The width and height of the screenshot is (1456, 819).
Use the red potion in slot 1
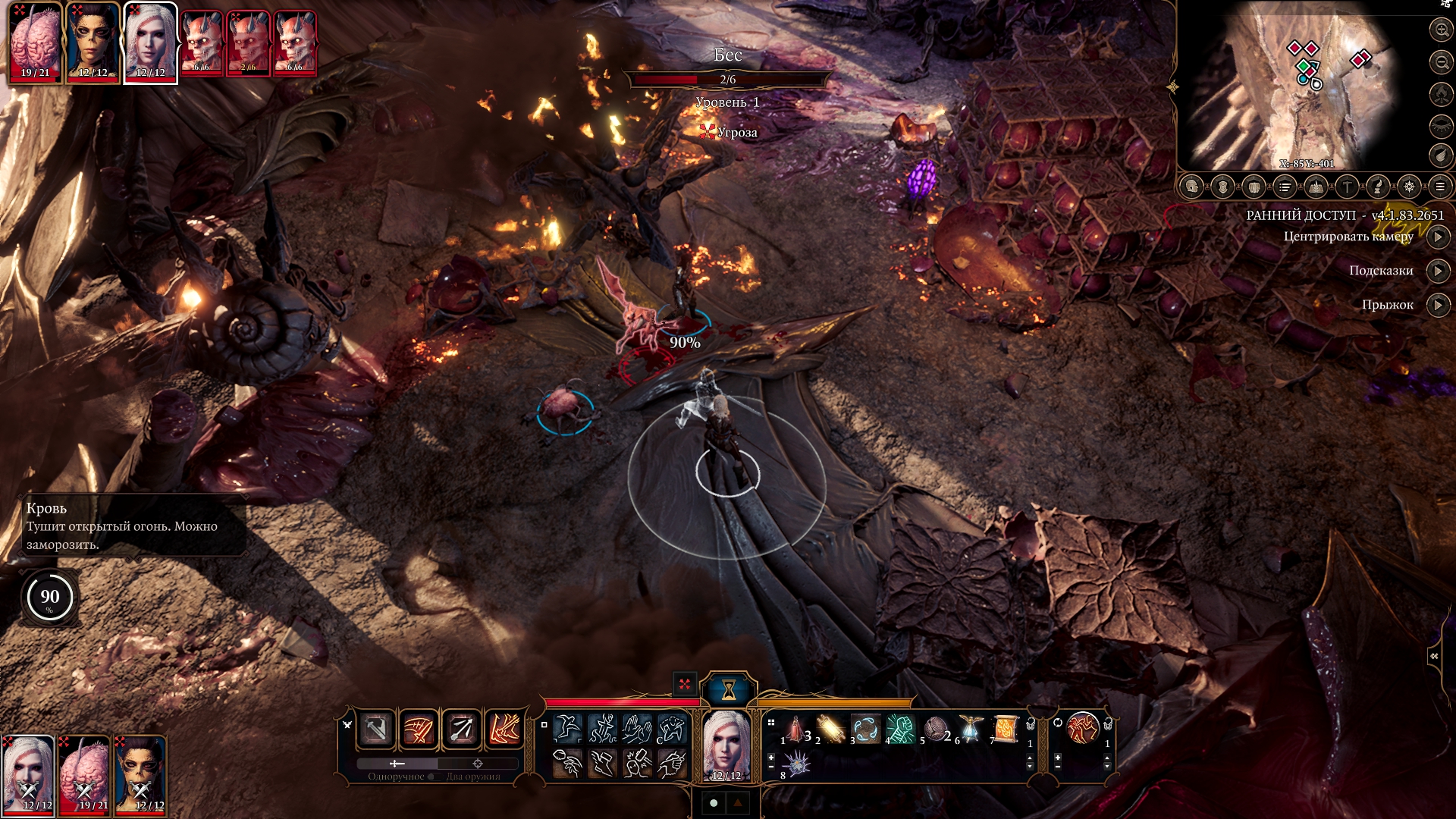click(x=796, y=730)
